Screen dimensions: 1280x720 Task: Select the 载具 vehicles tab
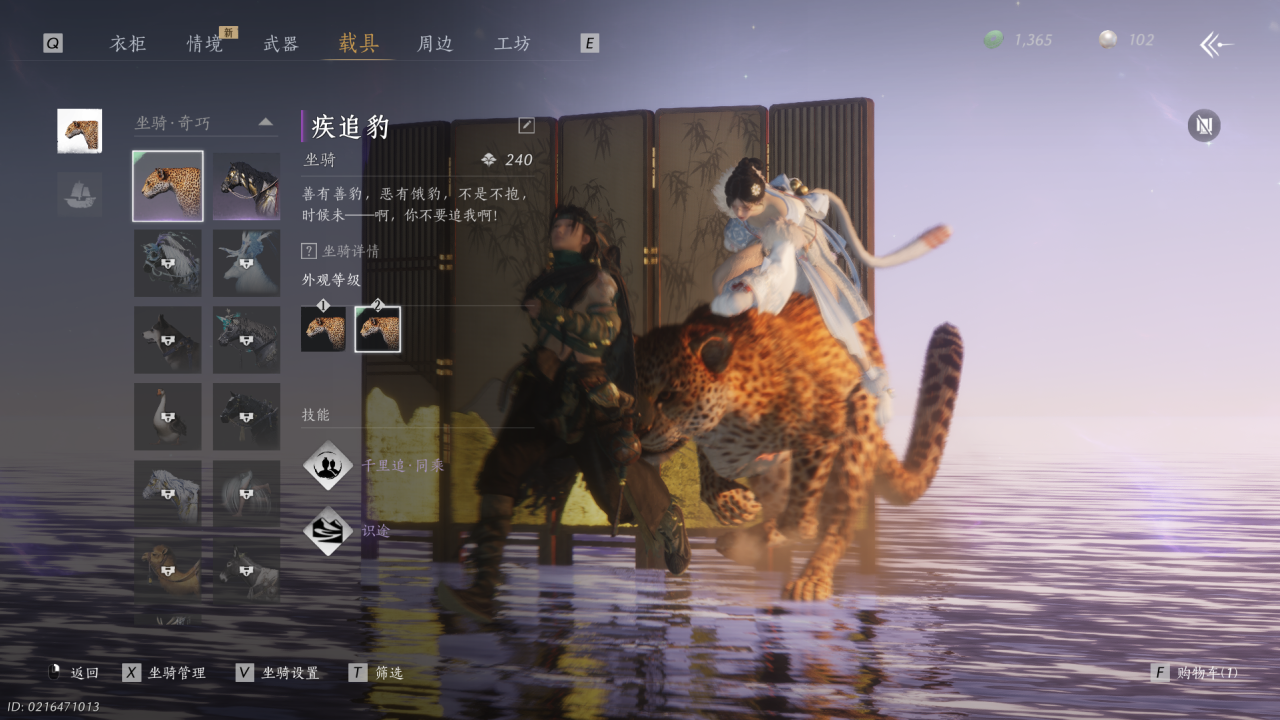click(x=358, y=44)
